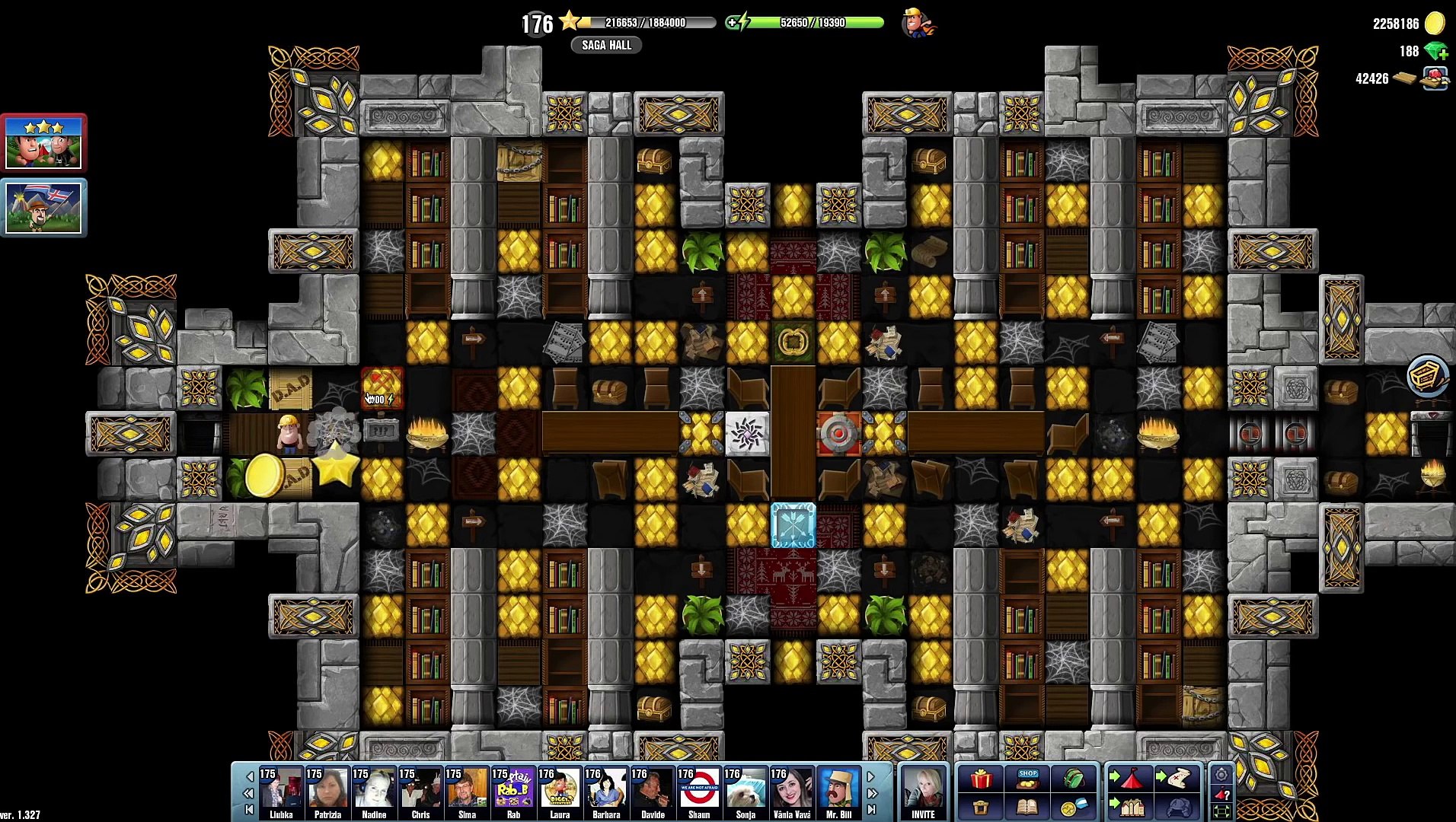
Task: Open the open-book journal icon
Action: [x=1027, y=807]
